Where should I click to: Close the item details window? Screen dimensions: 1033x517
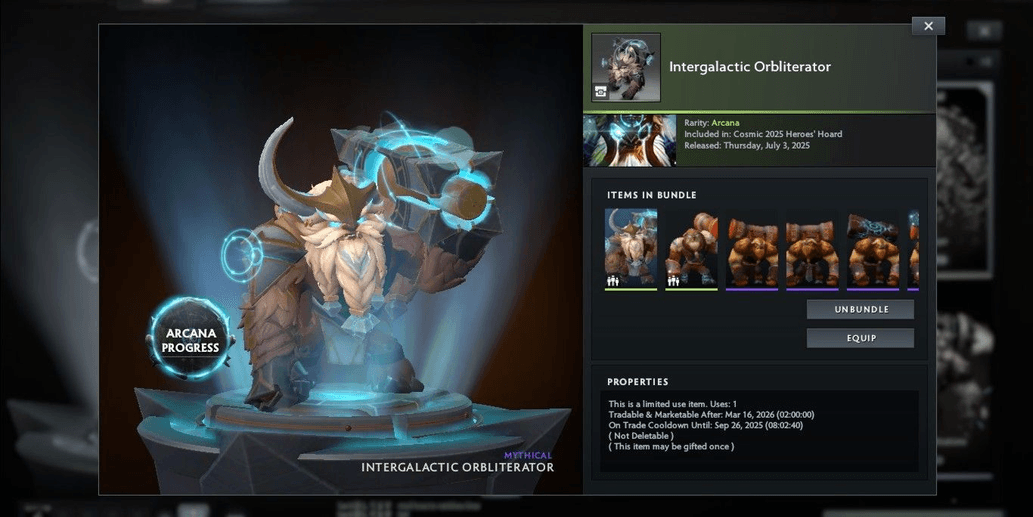click(928, 26)
